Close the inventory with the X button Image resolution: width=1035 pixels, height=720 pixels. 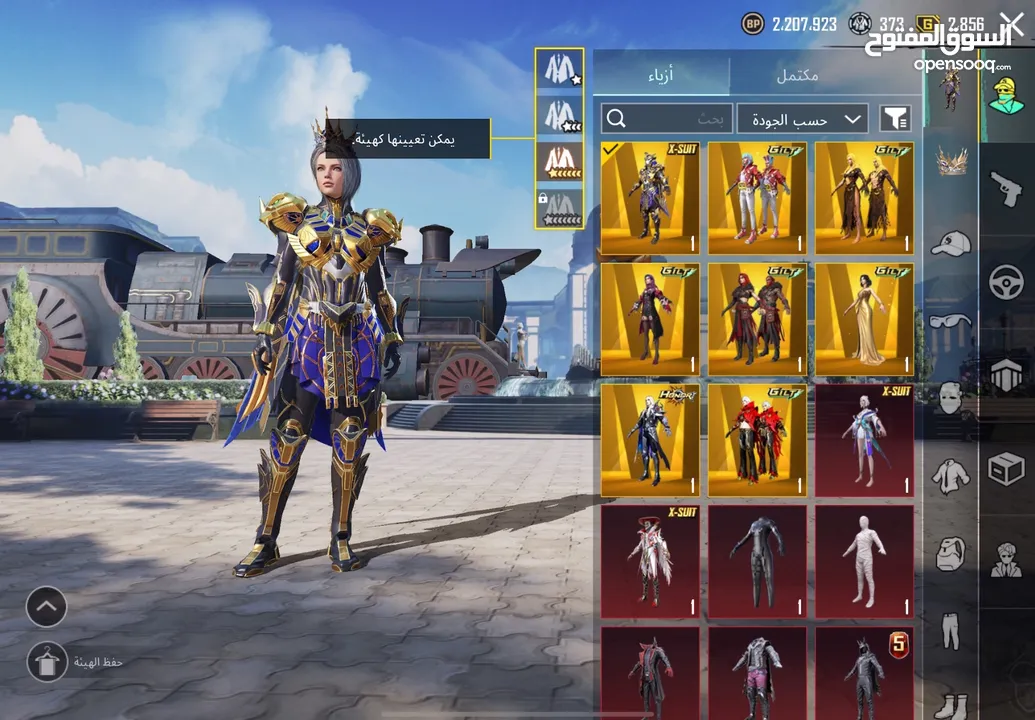pos(1012,22)
